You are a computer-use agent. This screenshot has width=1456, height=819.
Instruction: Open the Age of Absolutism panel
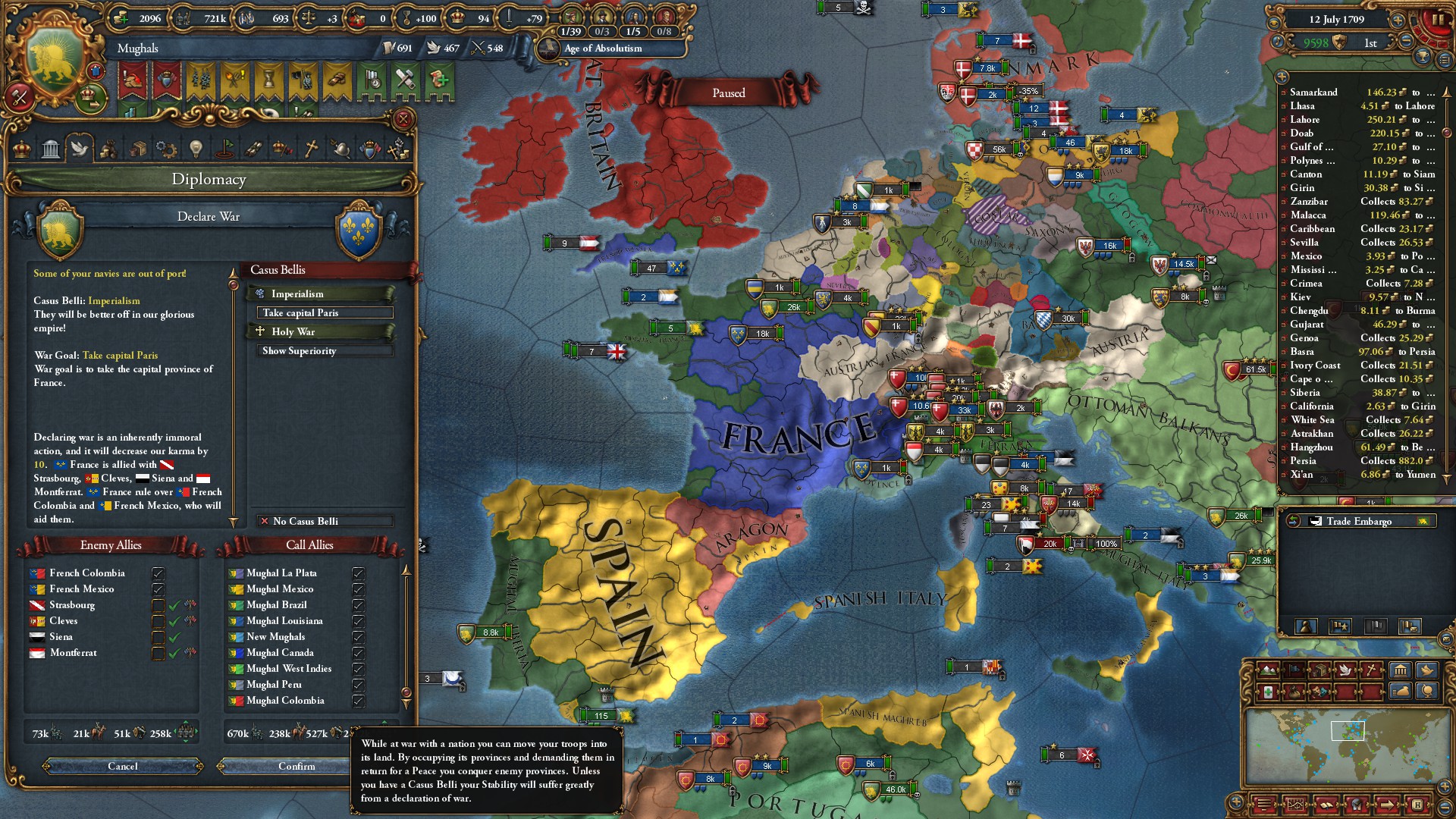[603, 49]
